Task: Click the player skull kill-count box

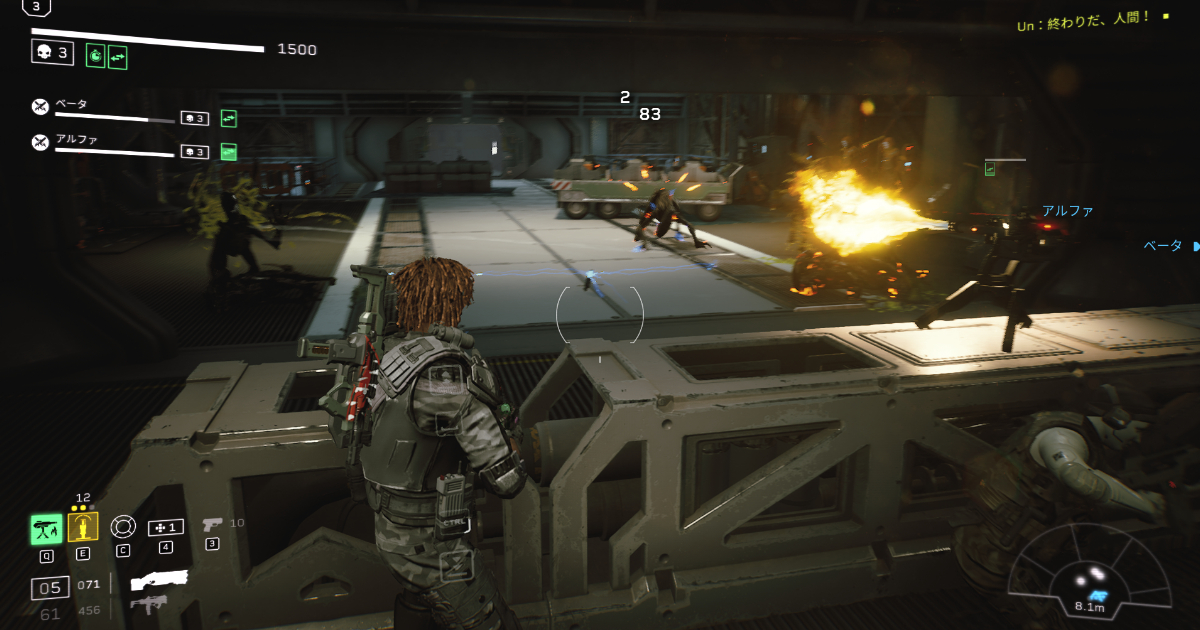Action: pyautogui.click(x=52, y=52)
